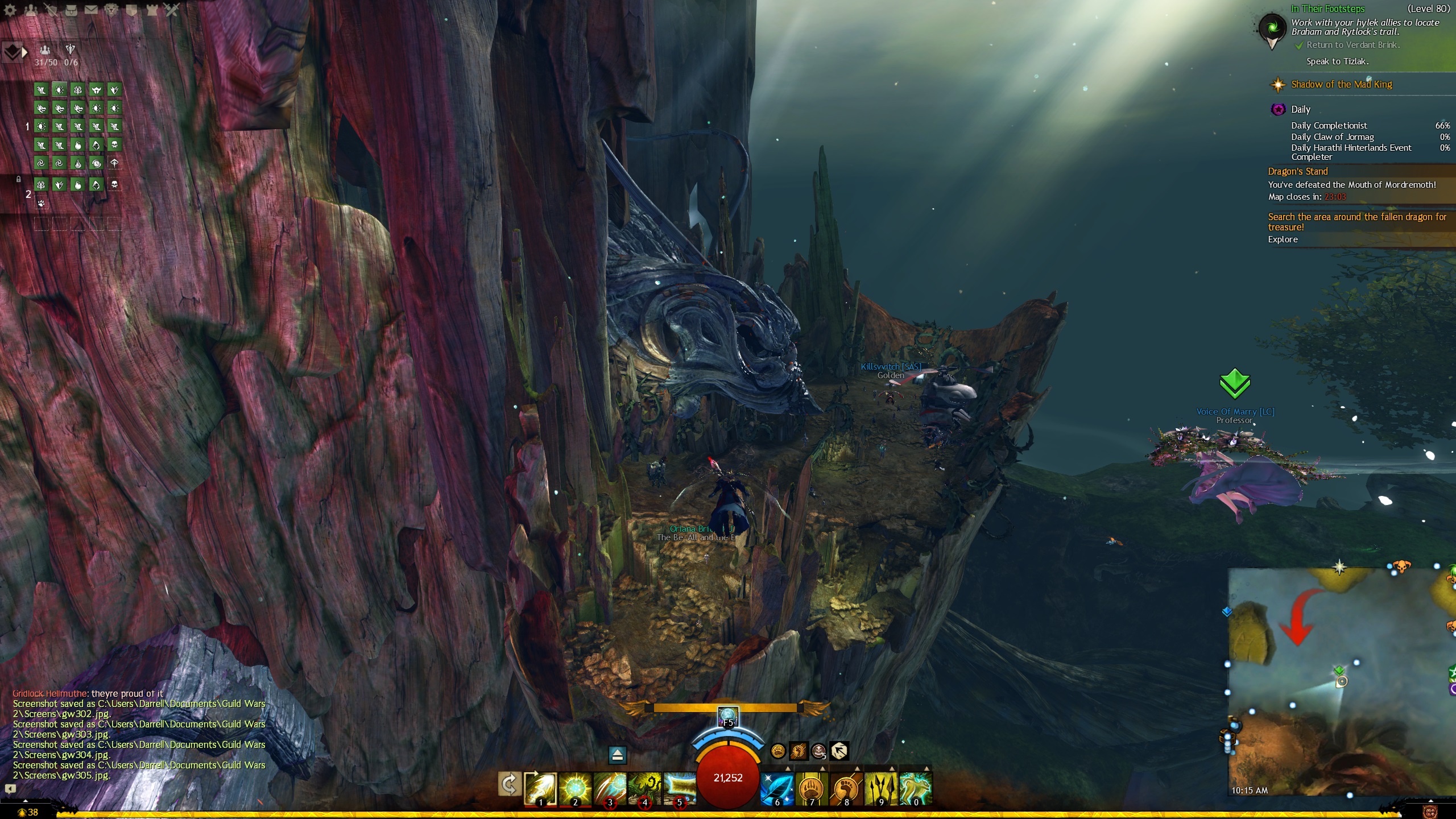Open the mail envelope icon
Screen dimensions: 1456x819
91,10
